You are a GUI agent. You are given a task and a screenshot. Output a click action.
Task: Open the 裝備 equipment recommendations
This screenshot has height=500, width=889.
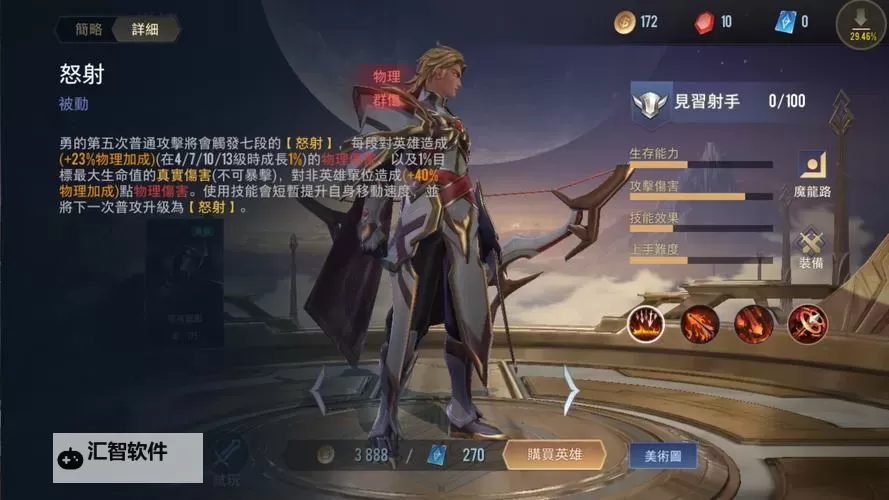pyautogui.click(x=810, y=248)
